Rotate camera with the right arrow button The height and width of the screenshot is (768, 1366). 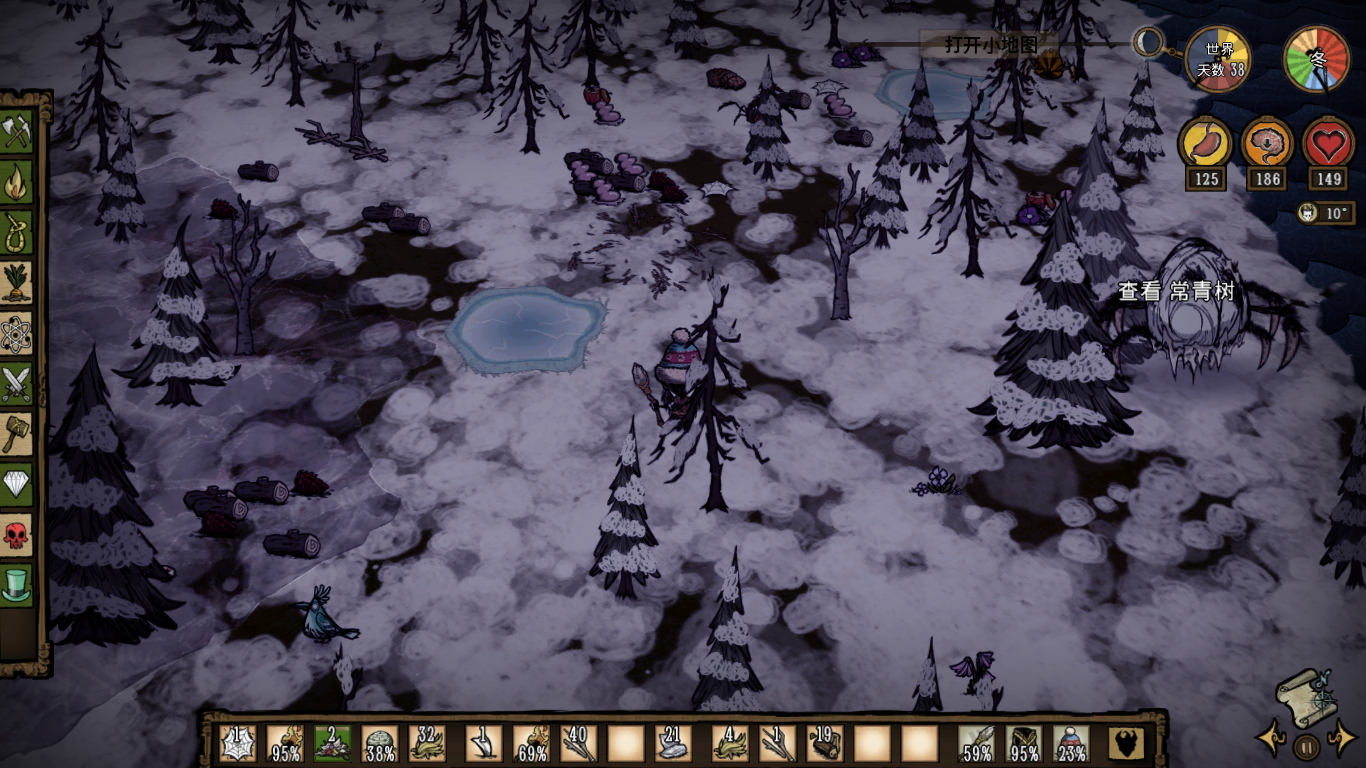(x=1341, y=741)
